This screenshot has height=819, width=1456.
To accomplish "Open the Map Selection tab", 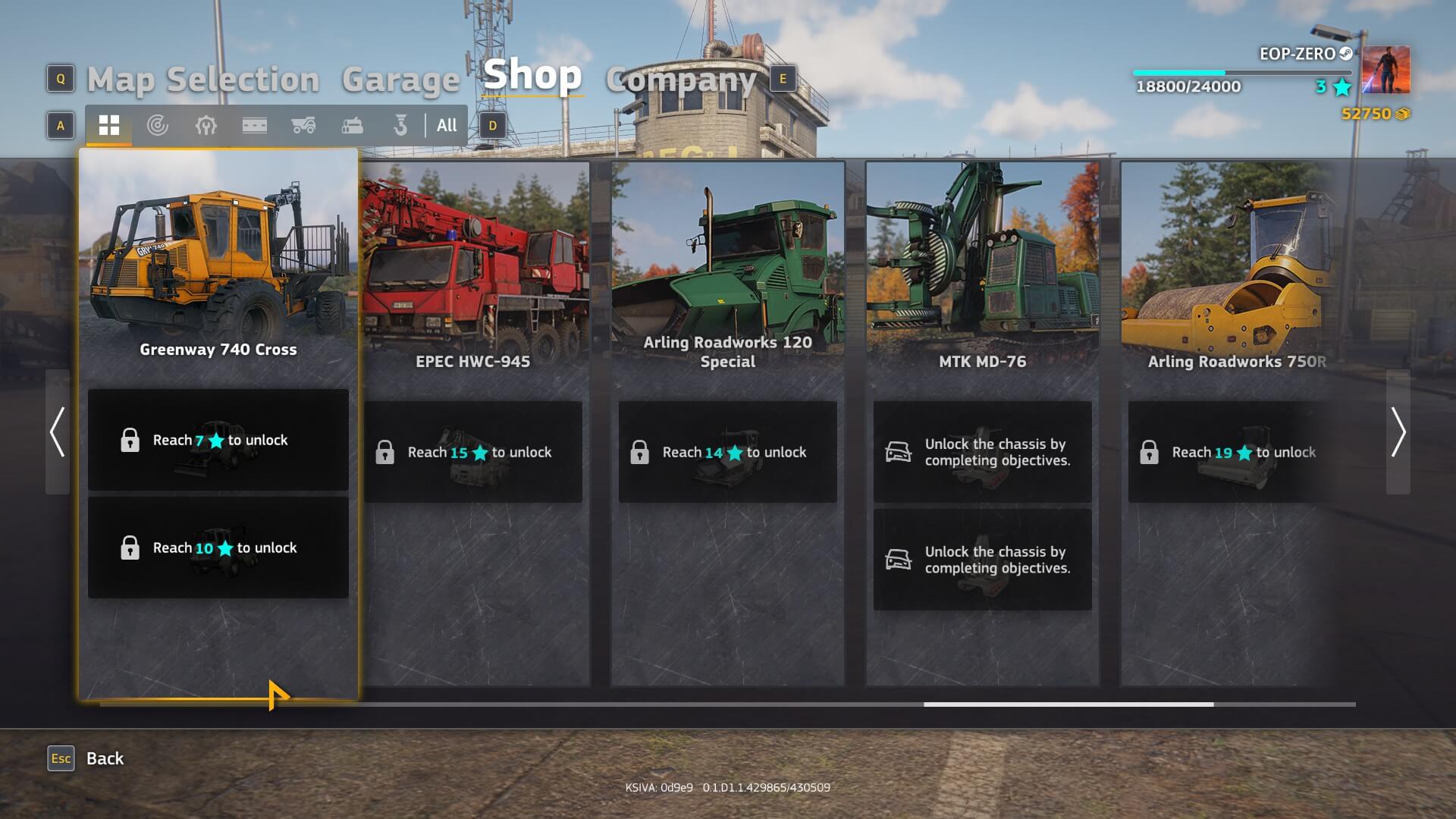I will click(202, 80).
